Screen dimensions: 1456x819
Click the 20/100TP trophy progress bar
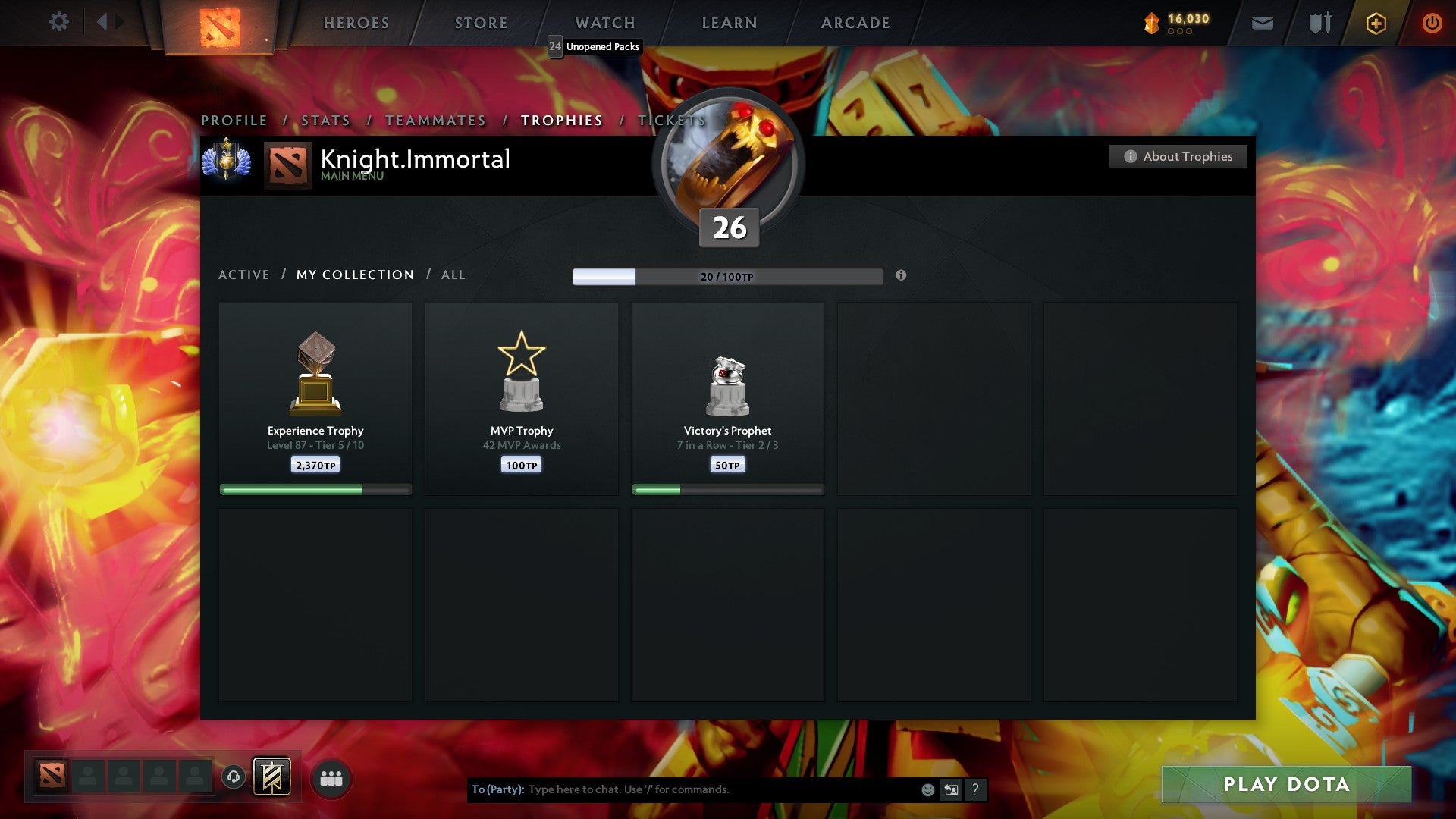726,277
